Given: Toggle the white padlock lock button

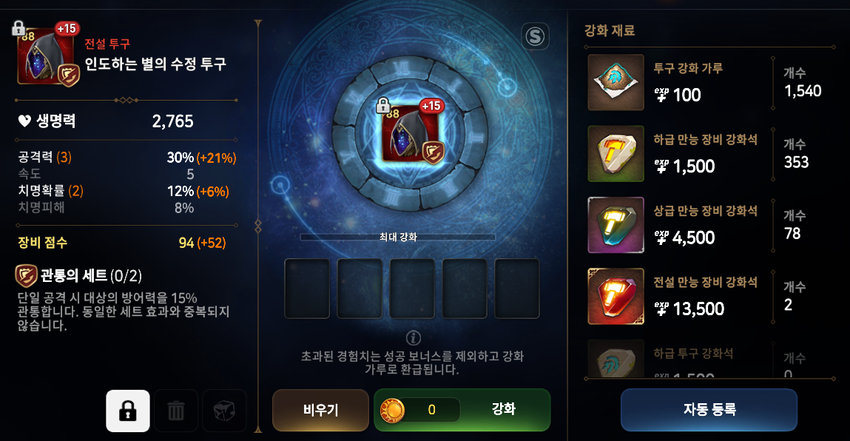Looking at the screenshot, I should click(x=128, y=411).
